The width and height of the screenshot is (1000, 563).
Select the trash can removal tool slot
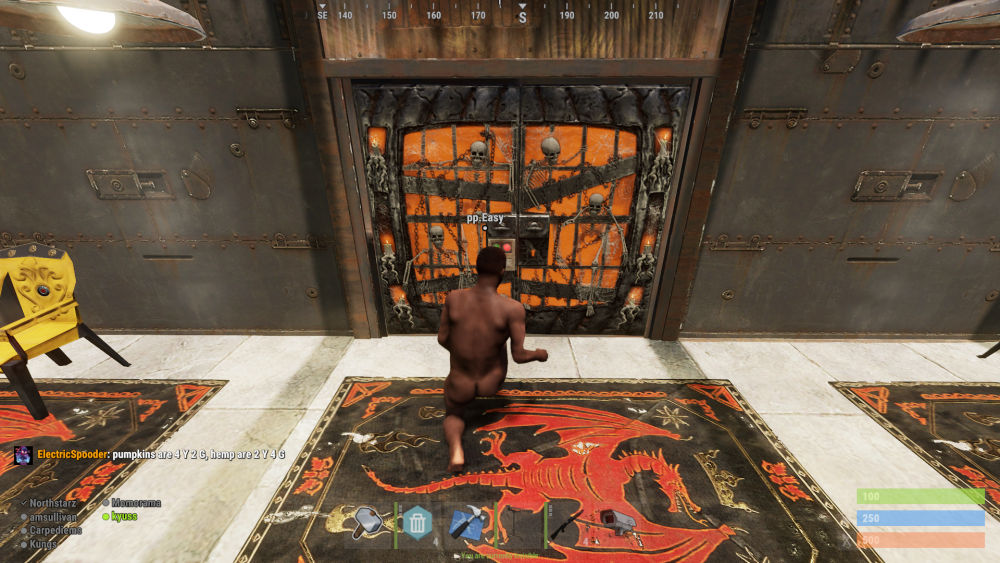(418, 523)
